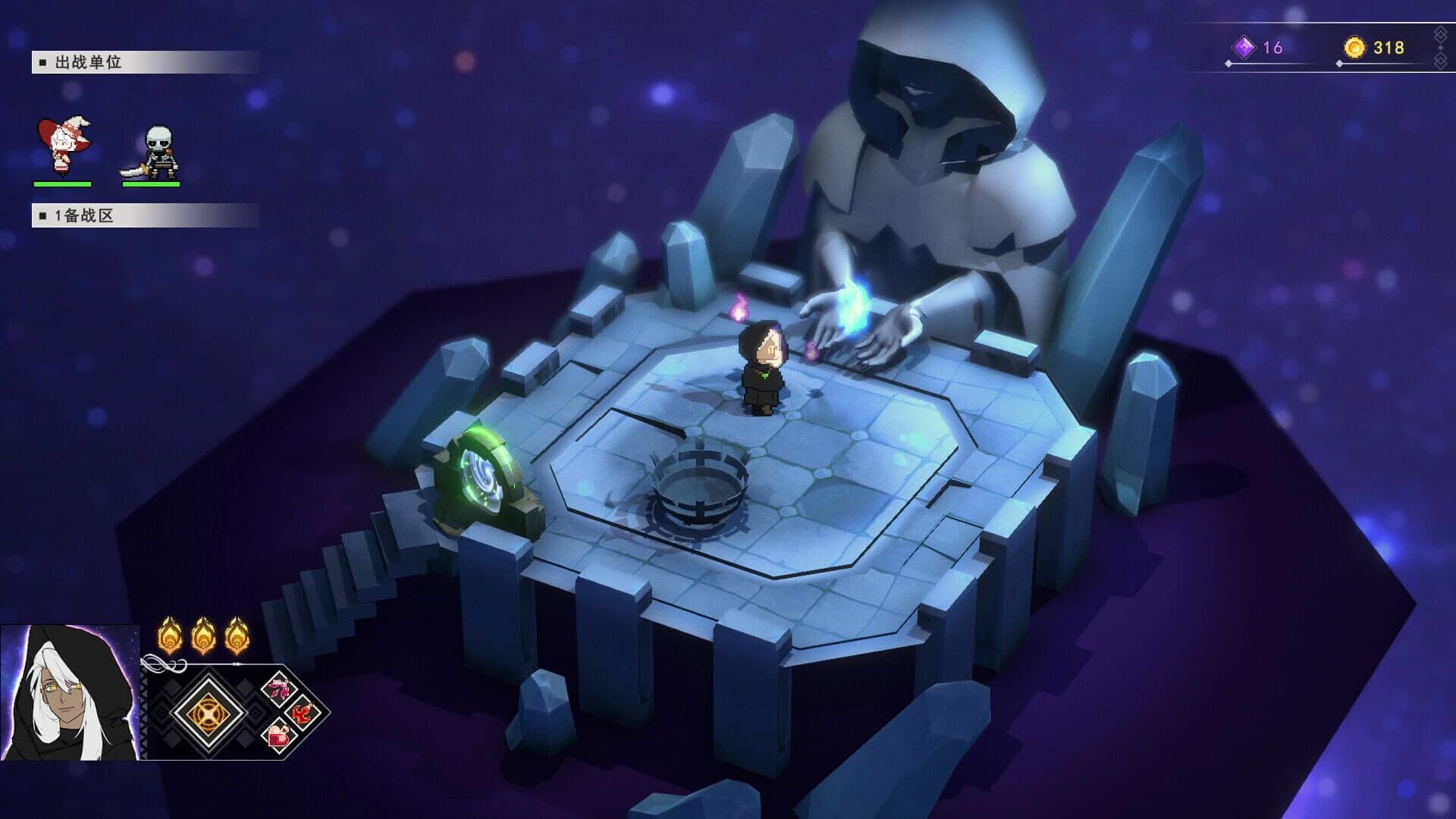The height and width of the screenshot is (819, 1456).
Task: Toggle the lower diamond ornament near currency bar
Action: [x=1439, y=61]
